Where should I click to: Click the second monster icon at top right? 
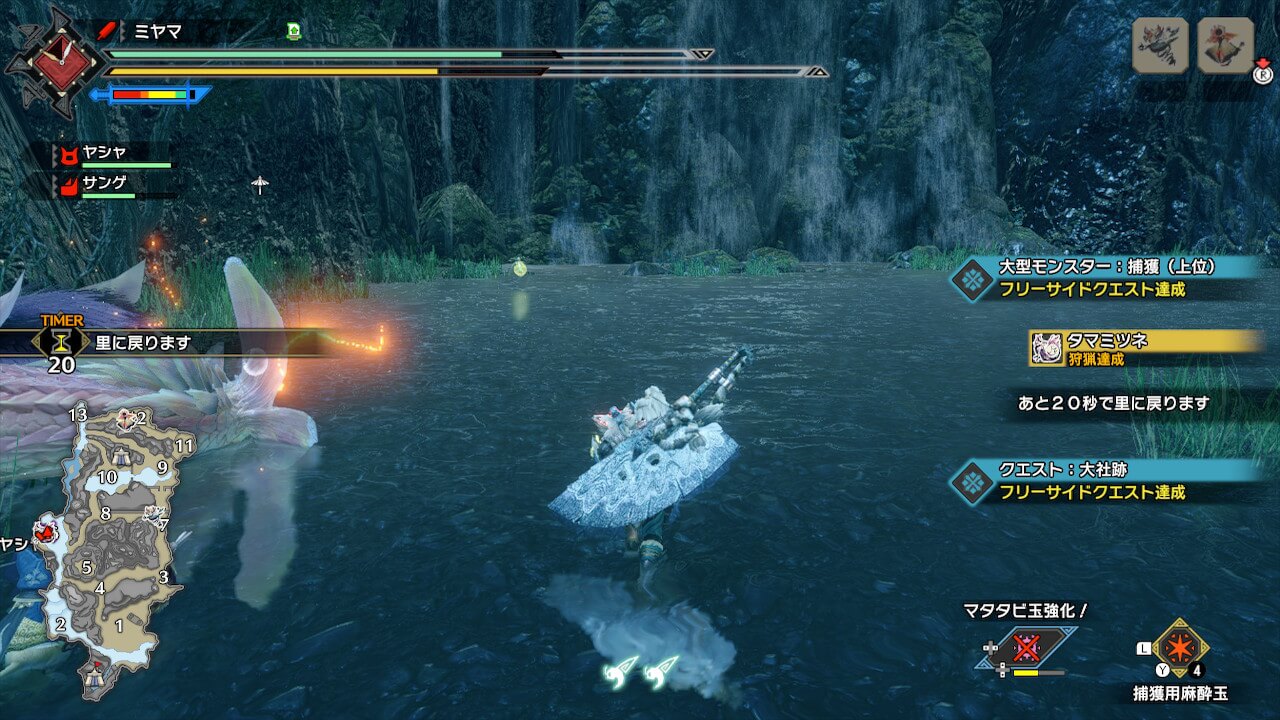1225,45
